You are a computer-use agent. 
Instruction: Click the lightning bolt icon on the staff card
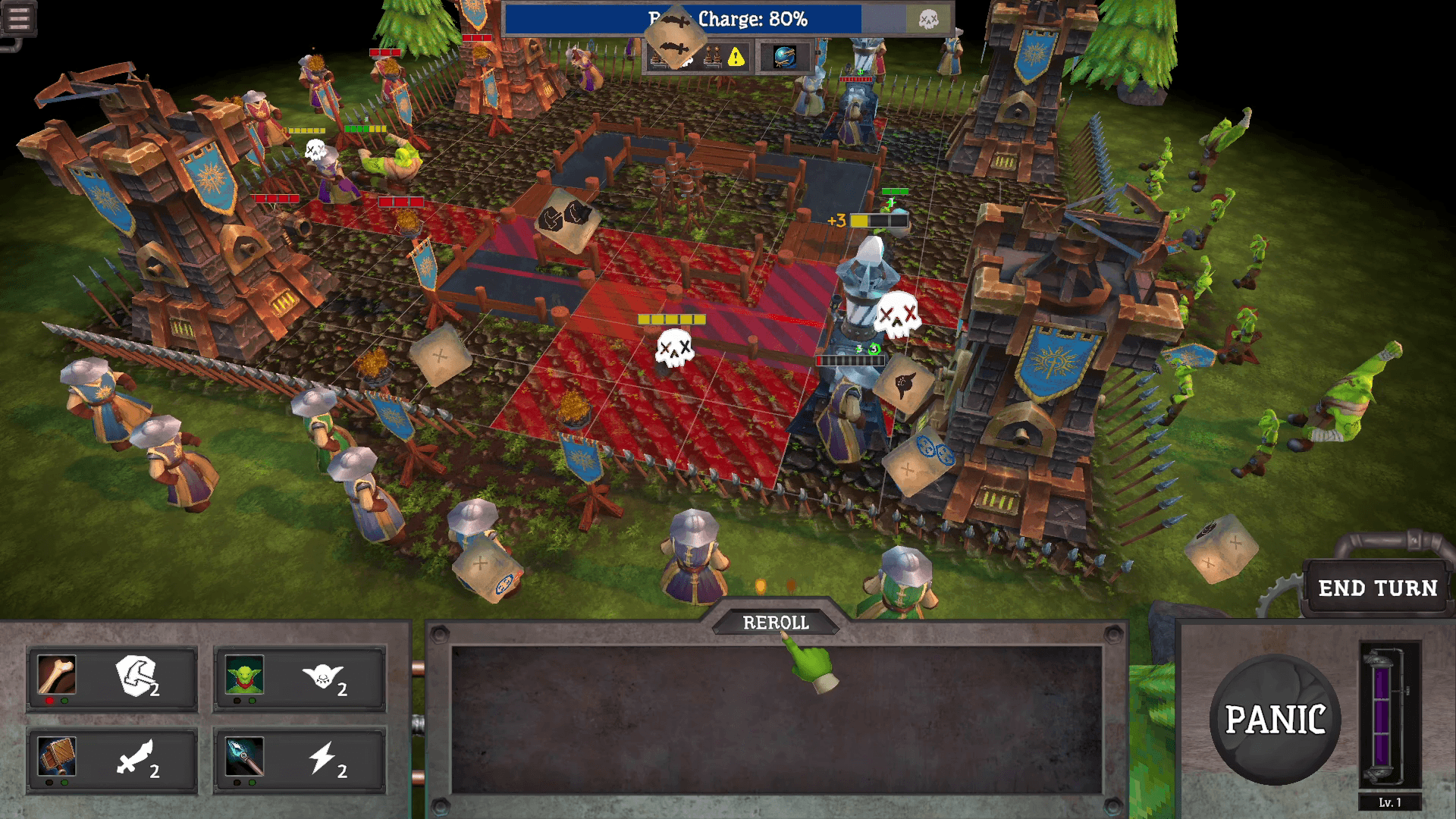pos(322,760)
